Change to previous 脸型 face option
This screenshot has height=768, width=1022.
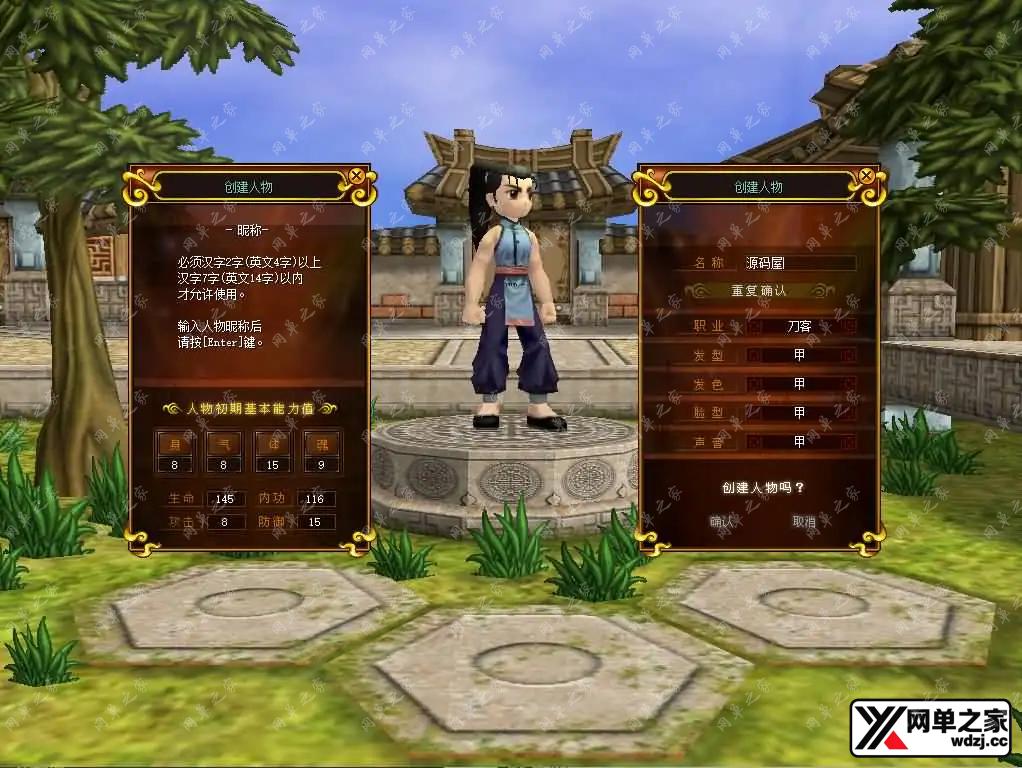tap(754, 412)
